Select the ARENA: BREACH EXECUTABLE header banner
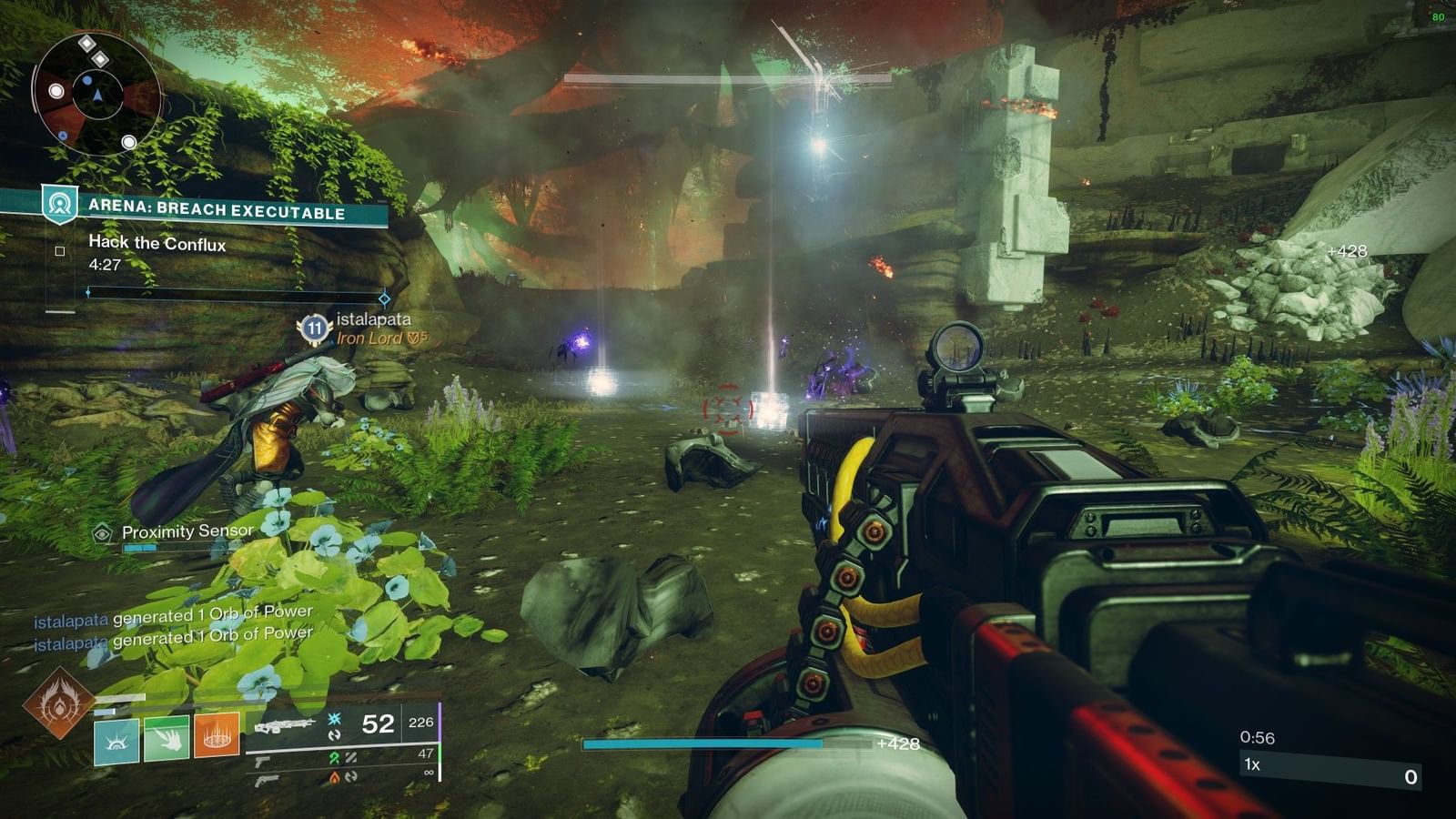This screenshot has width=1456, height=819. [218, 208]
